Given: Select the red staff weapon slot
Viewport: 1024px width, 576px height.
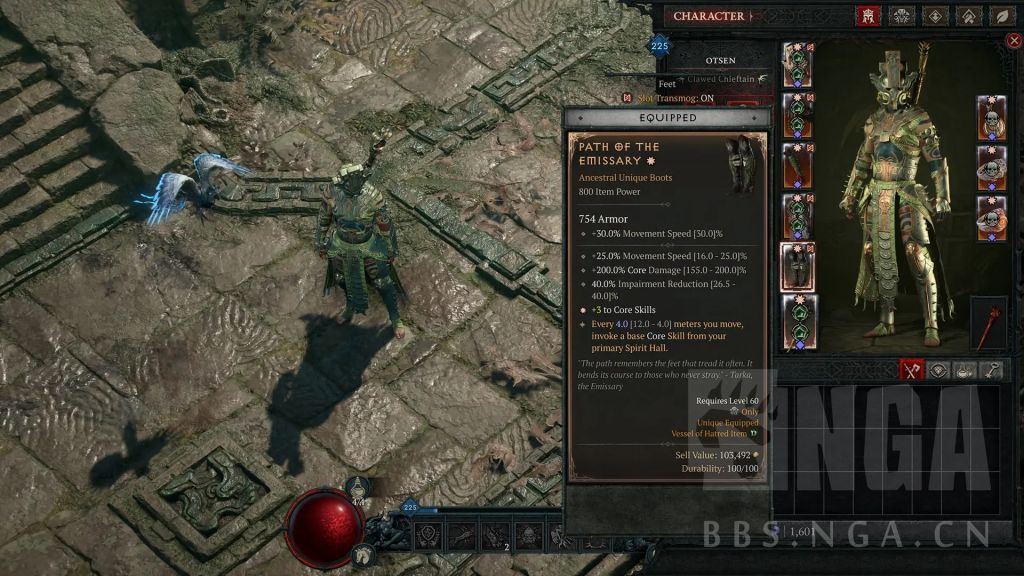Looking at the screenshot, I should pos(987,322).
